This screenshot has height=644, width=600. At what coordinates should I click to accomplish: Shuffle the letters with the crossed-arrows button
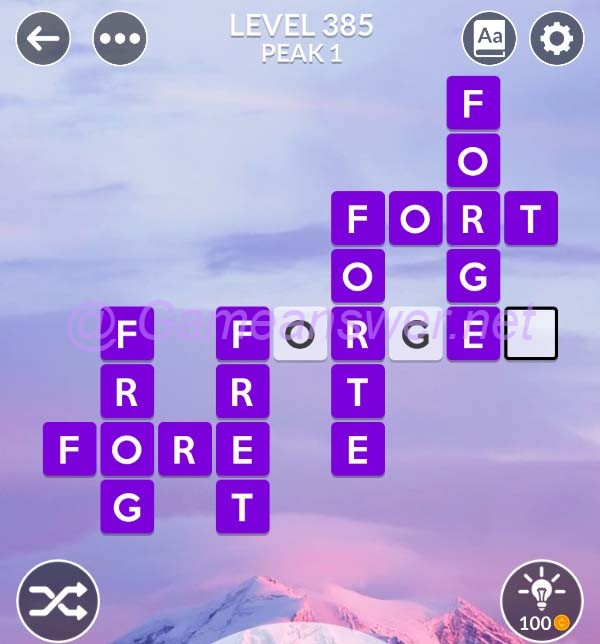58,601
